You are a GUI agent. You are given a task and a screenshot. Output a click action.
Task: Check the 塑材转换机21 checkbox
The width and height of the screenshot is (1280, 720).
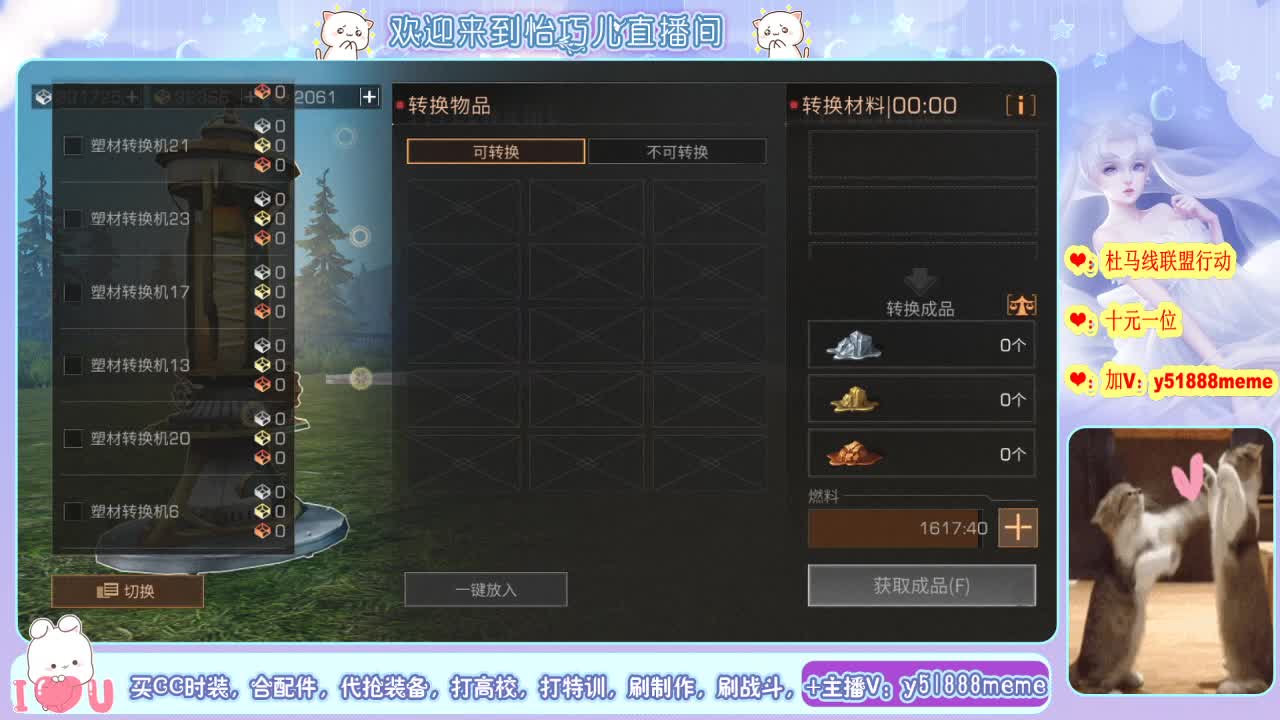point(73,144)
